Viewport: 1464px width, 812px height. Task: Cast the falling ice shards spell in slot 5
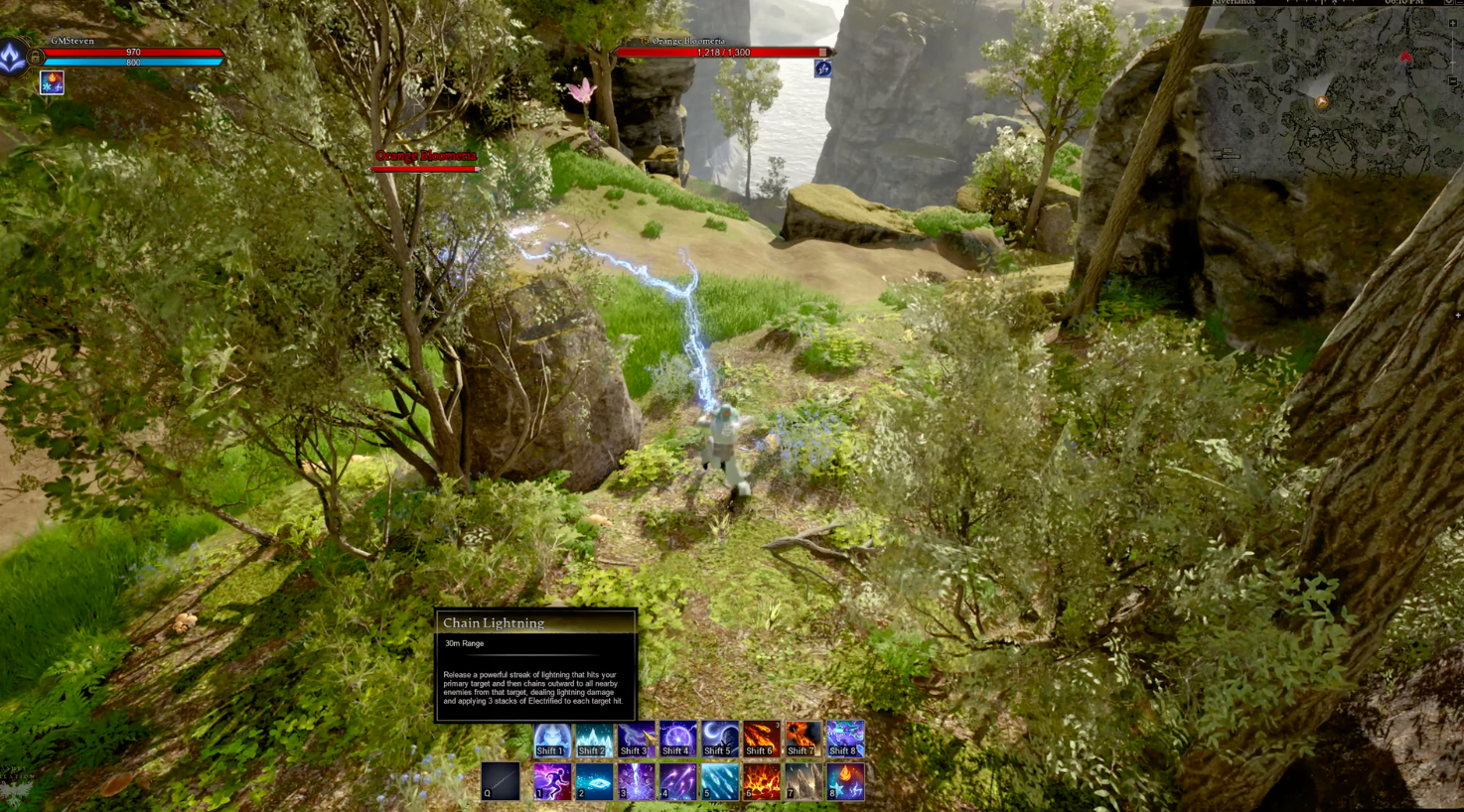(719, 781)
